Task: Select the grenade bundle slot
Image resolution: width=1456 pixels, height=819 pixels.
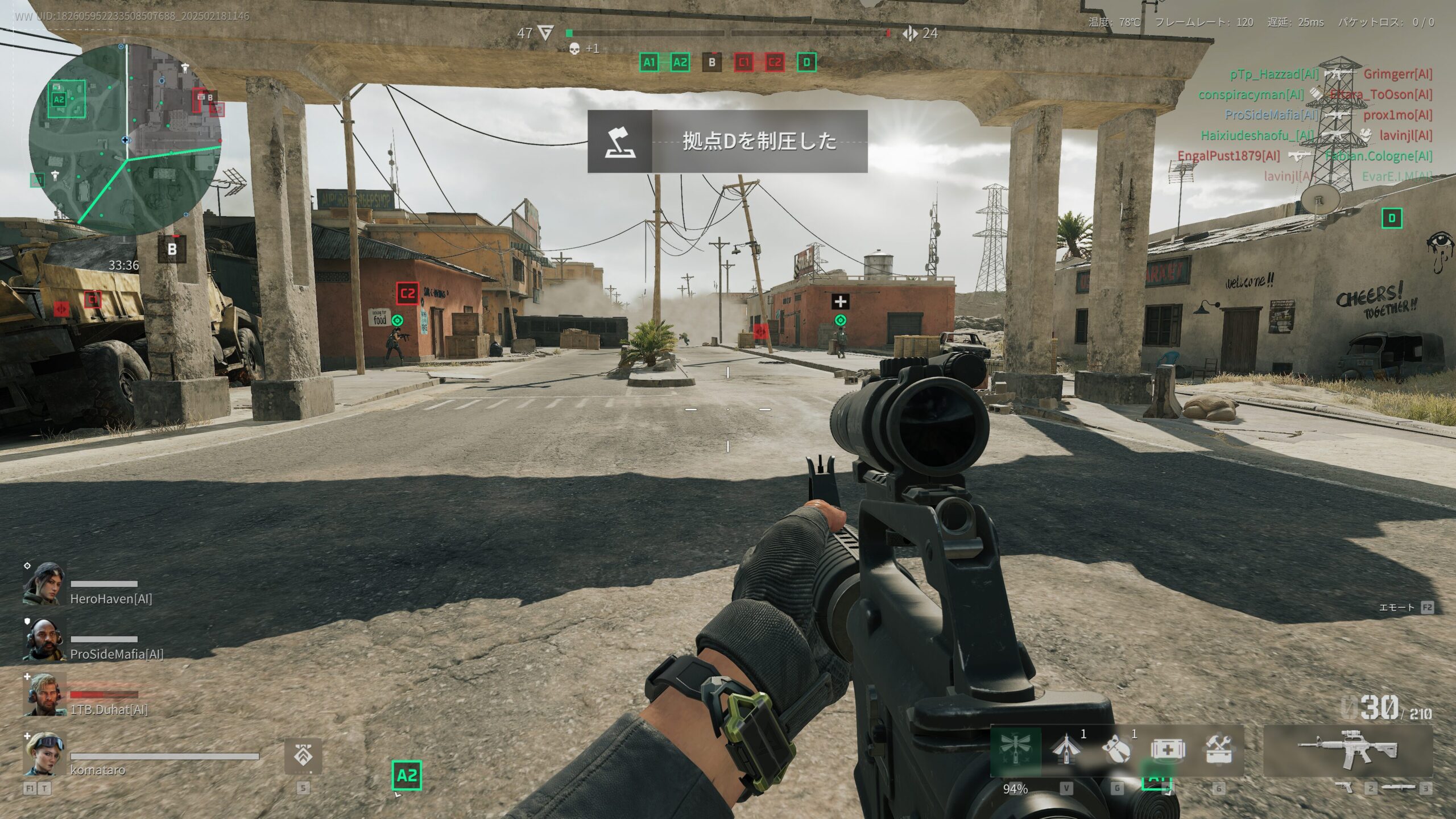Action: coord(1116,750)
